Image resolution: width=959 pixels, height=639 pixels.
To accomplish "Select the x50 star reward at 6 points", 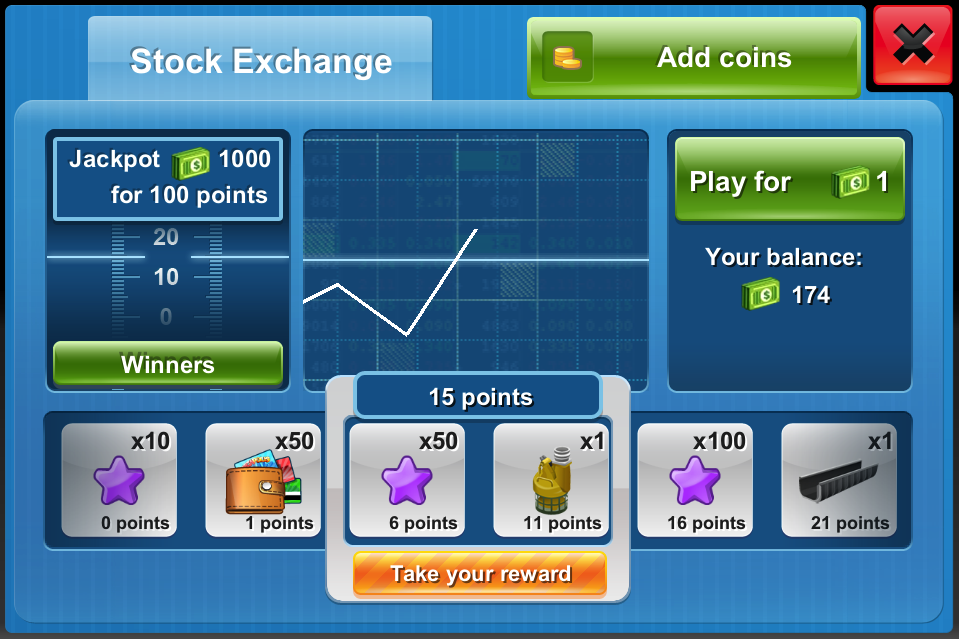I will (x=407, y=480).
